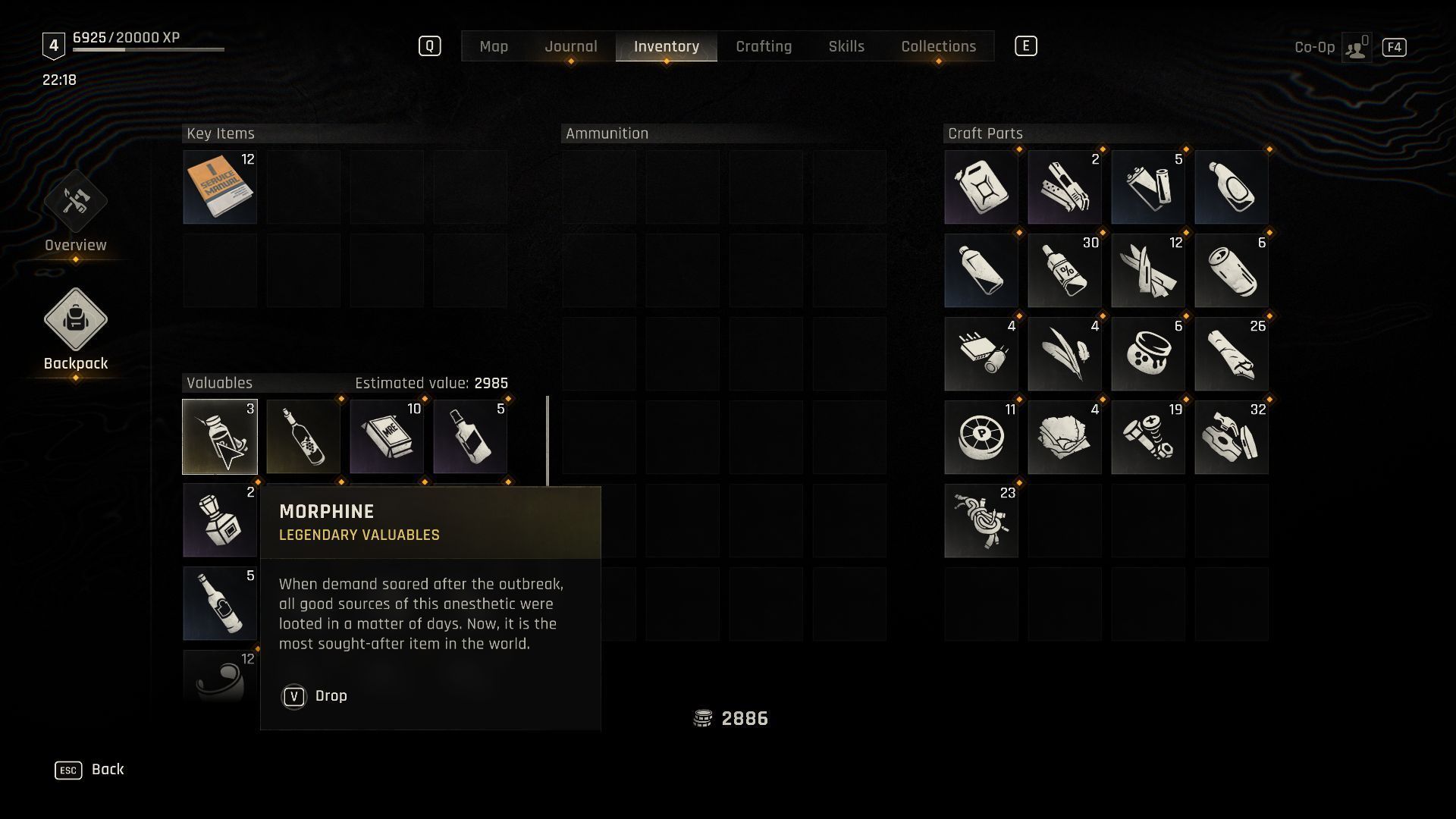The width and height of the screenshot is (1456, 819).
Task: Open the Journal tab
Action: 570,46
